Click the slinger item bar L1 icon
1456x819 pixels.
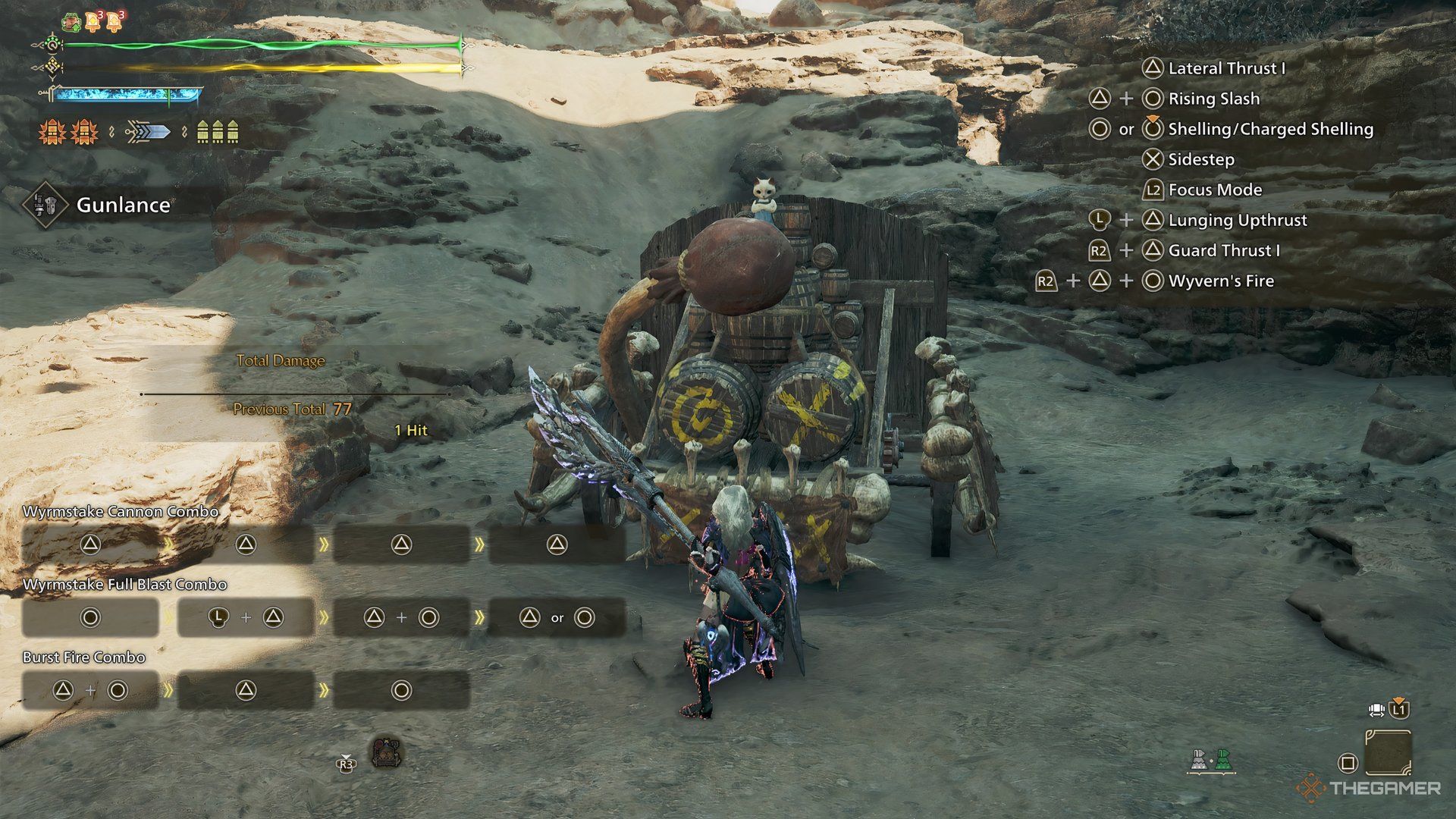[1398, 710]
